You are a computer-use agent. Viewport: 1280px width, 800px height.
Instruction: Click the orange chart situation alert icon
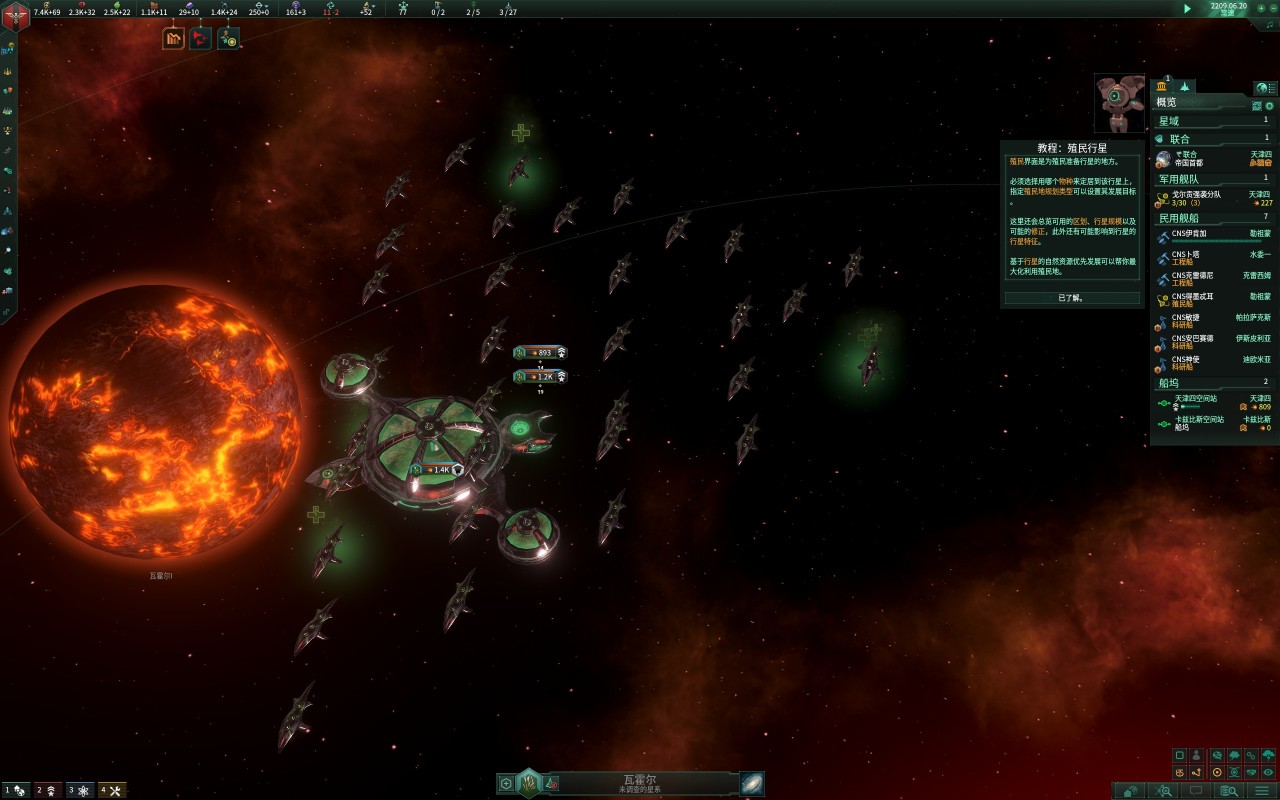pyautogui.click(x=174, y=39)
